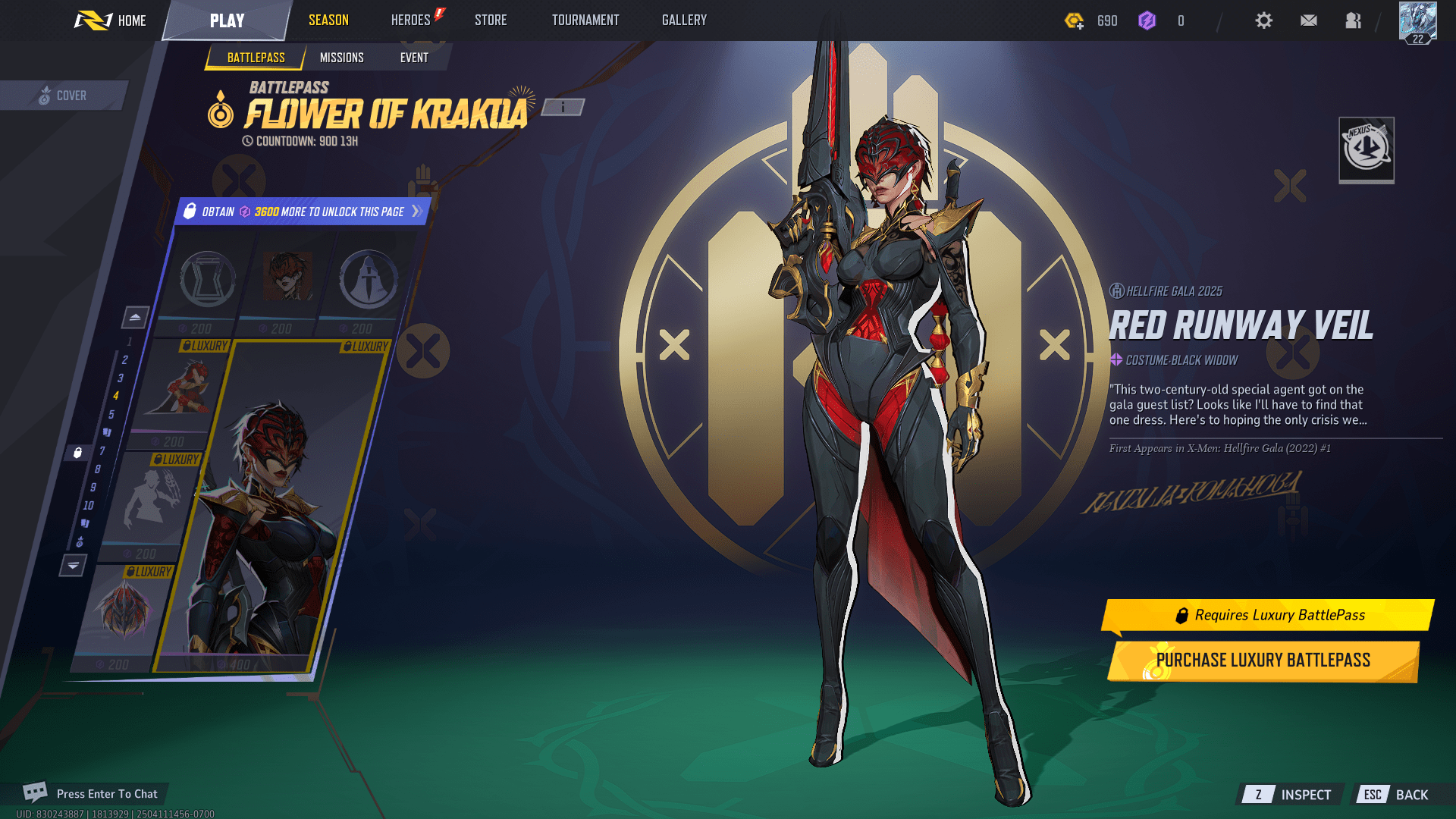Viewport: 1456px width, 819px height.
Task: Add gold Lattice currency
Action: point(1075,21)
